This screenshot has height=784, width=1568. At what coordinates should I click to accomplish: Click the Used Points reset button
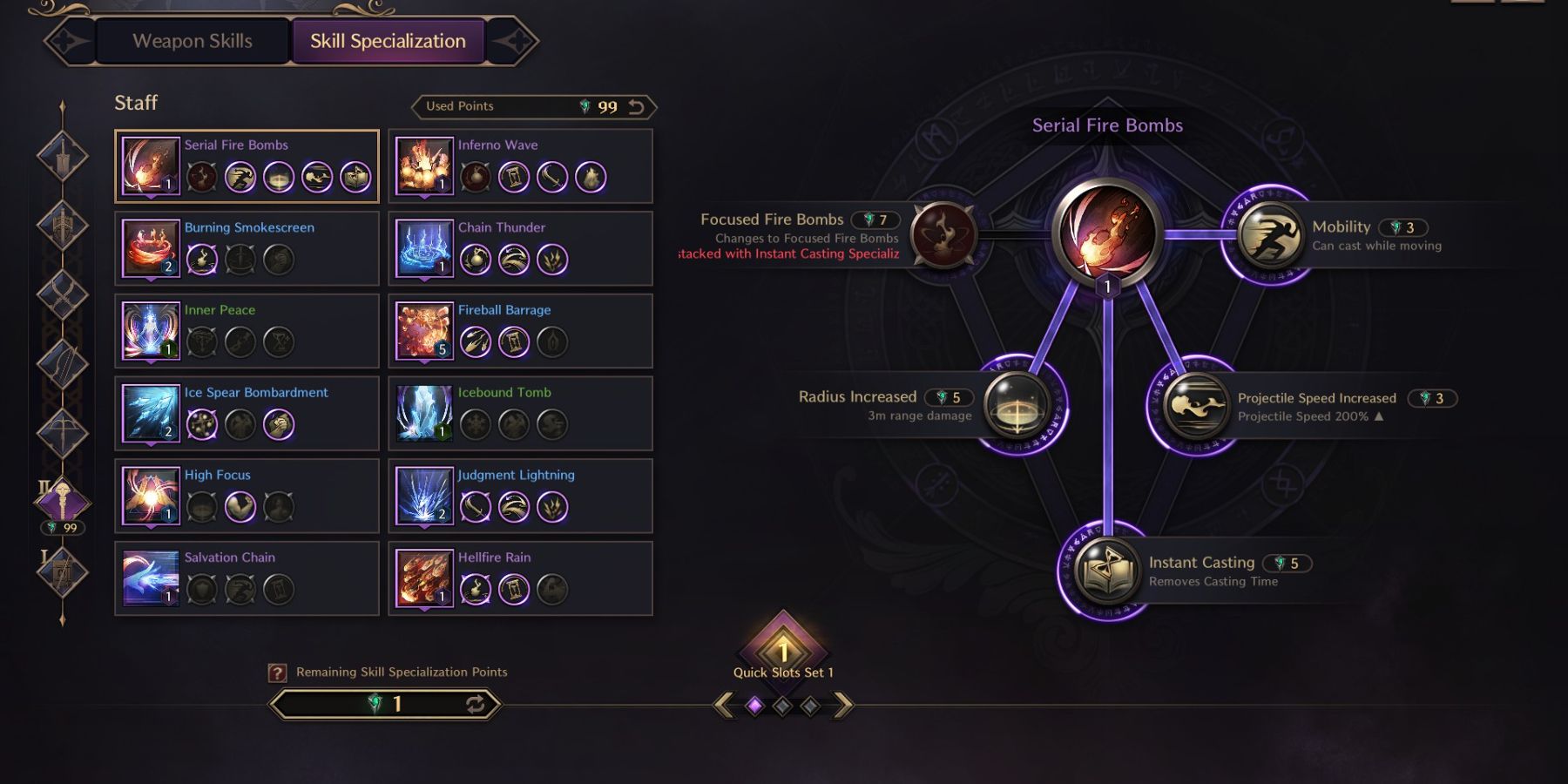point(635,105)
